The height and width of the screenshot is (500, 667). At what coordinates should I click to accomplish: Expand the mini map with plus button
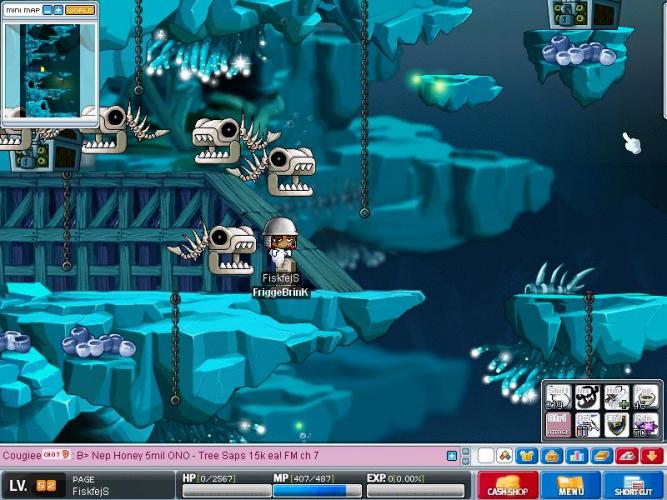58,9
